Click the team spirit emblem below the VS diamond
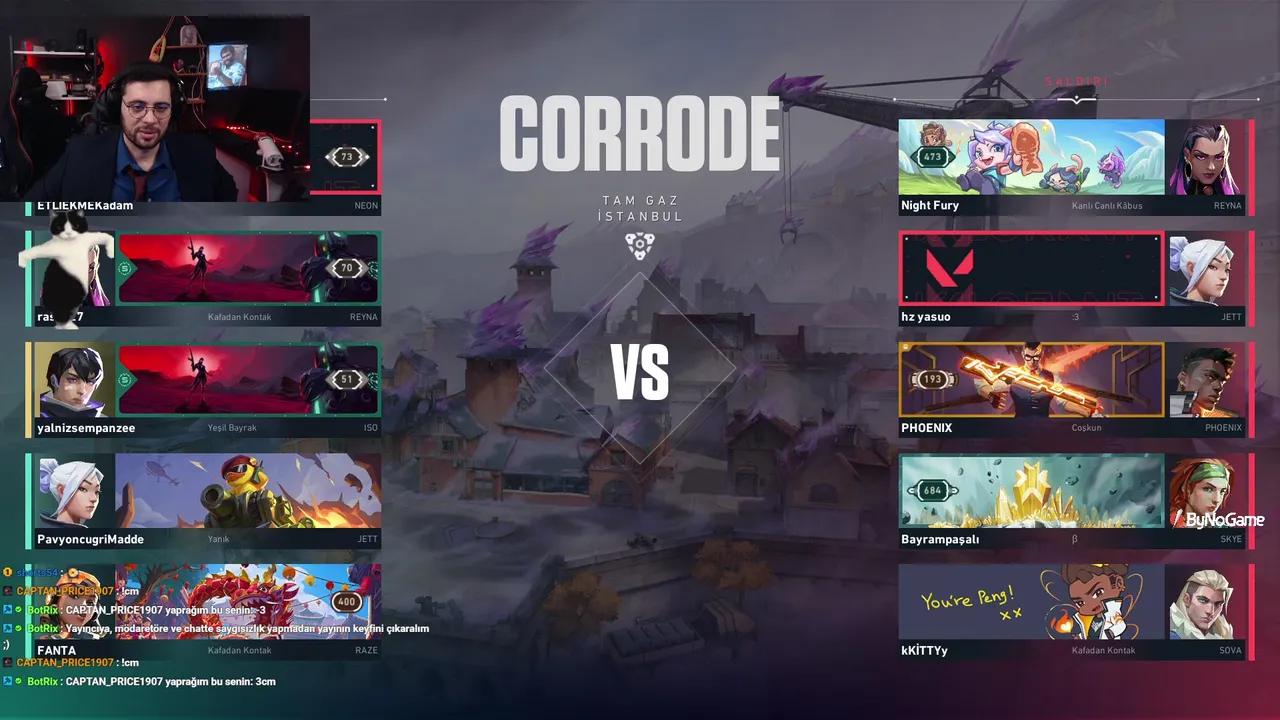 640,243
